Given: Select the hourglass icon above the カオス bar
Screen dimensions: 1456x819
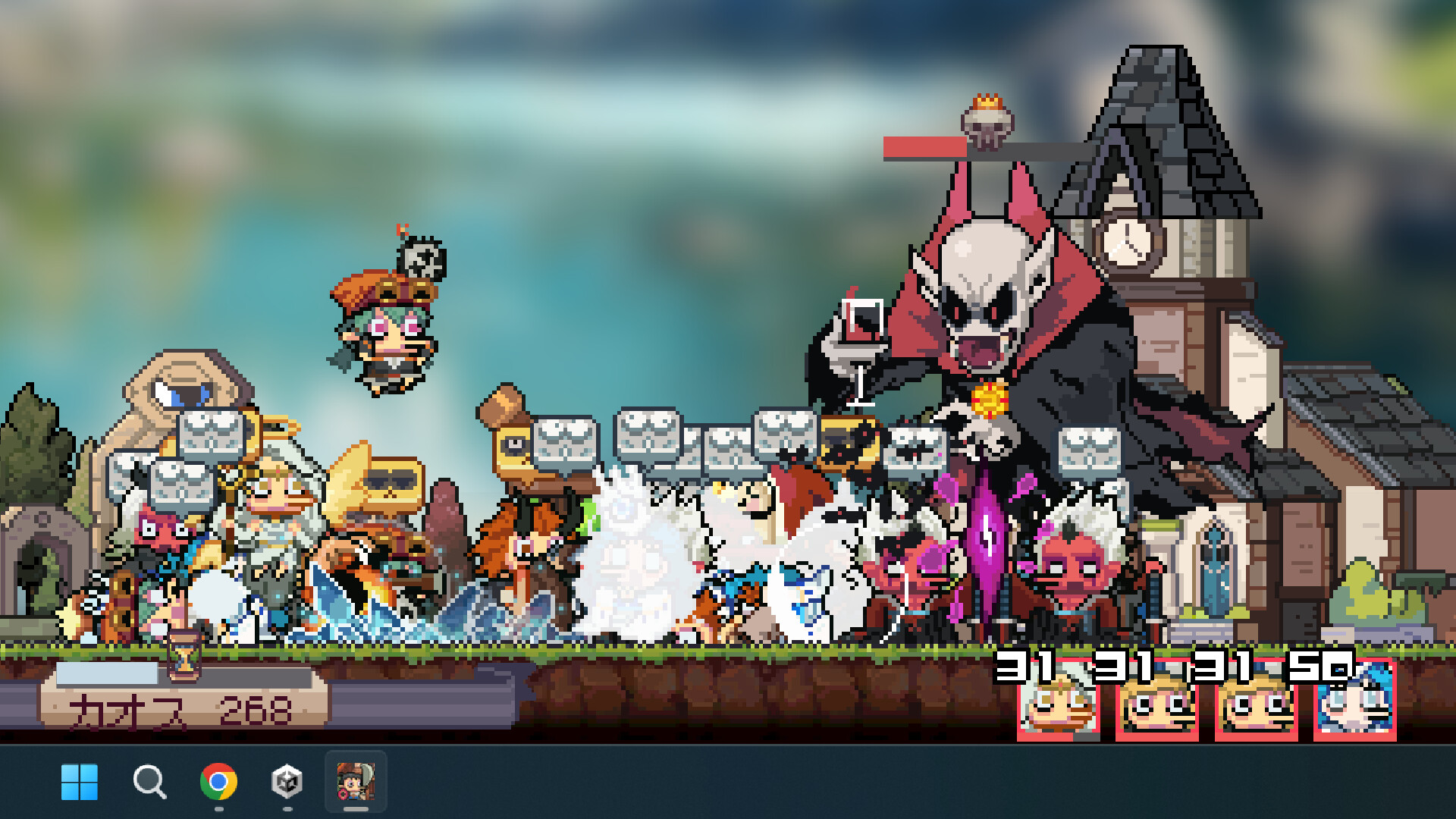Looking at the screenshot, I should click(x=184, y=656).
